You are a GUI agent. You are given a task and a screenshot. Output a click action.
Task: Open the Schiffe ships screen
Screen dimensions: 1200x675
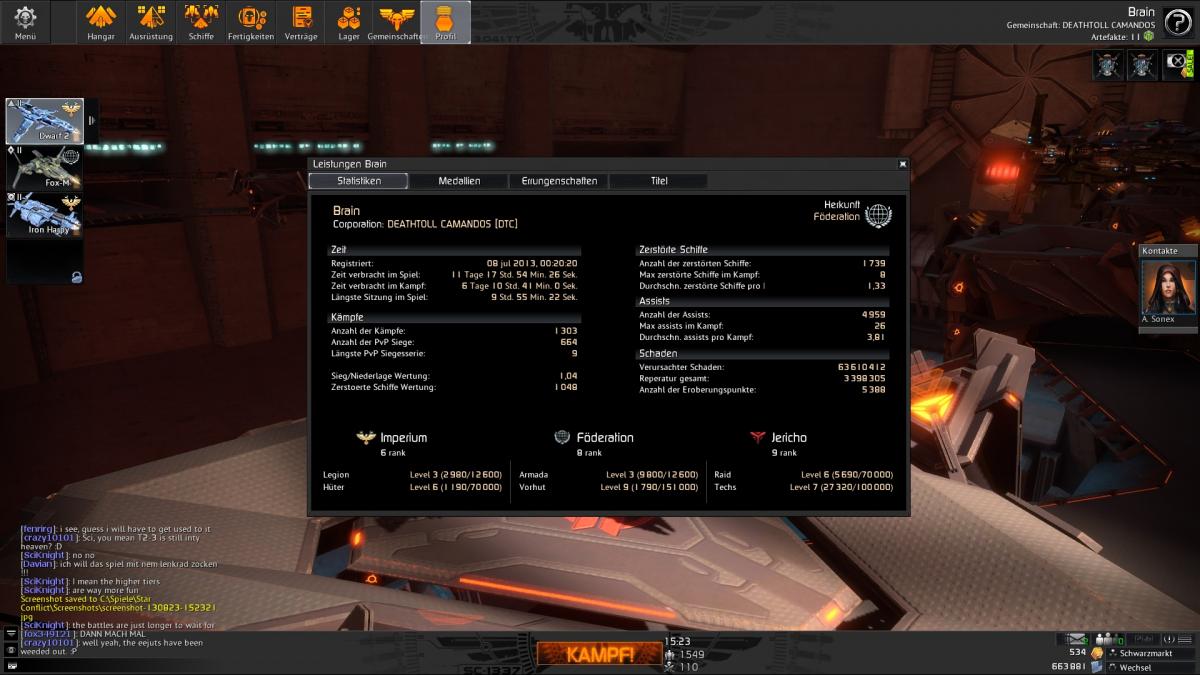[201, 22]
